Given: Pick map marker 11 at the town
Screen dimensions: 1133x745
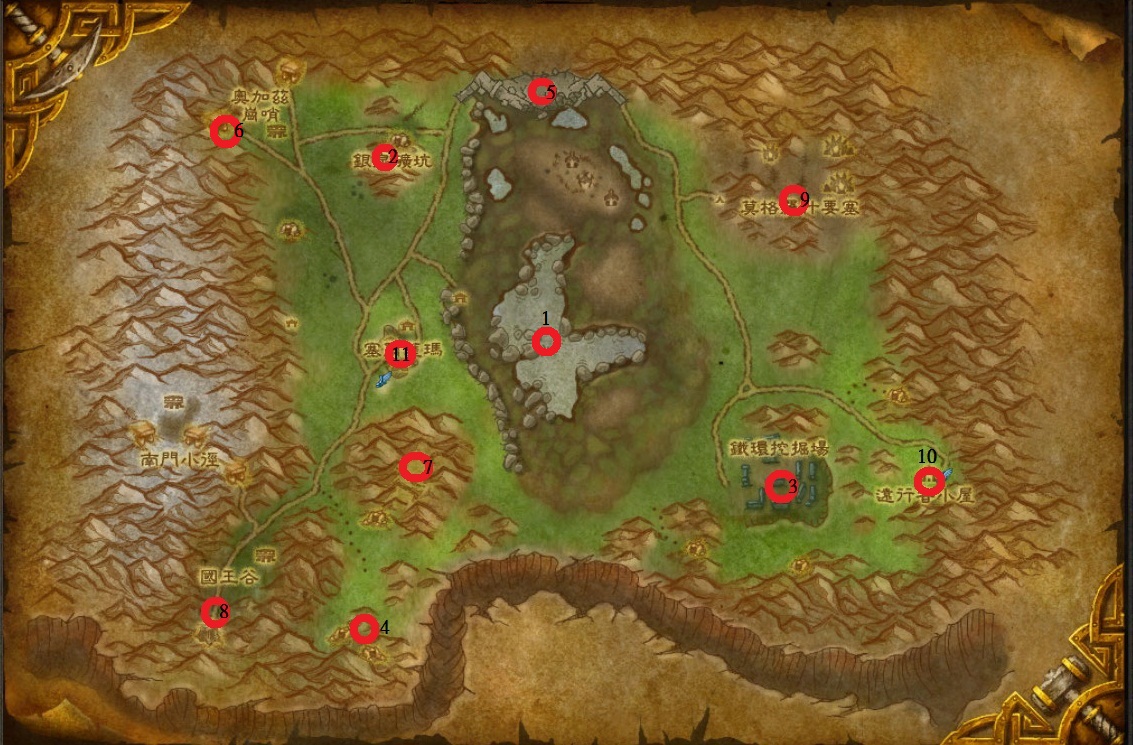Looking at the screenshot, I should 400,353.
